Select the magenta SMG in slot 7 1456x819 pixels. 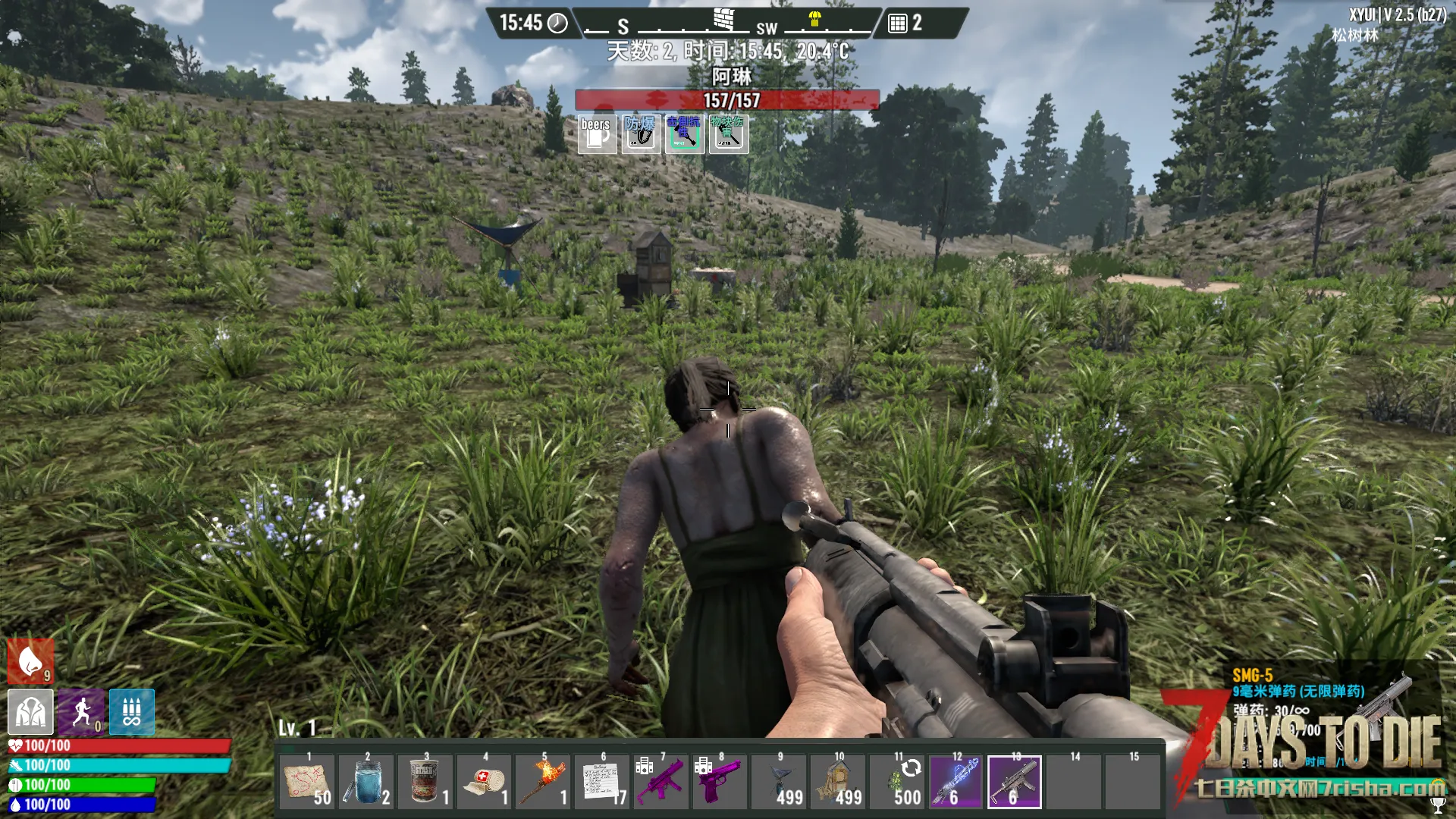(x=661, y=782)
